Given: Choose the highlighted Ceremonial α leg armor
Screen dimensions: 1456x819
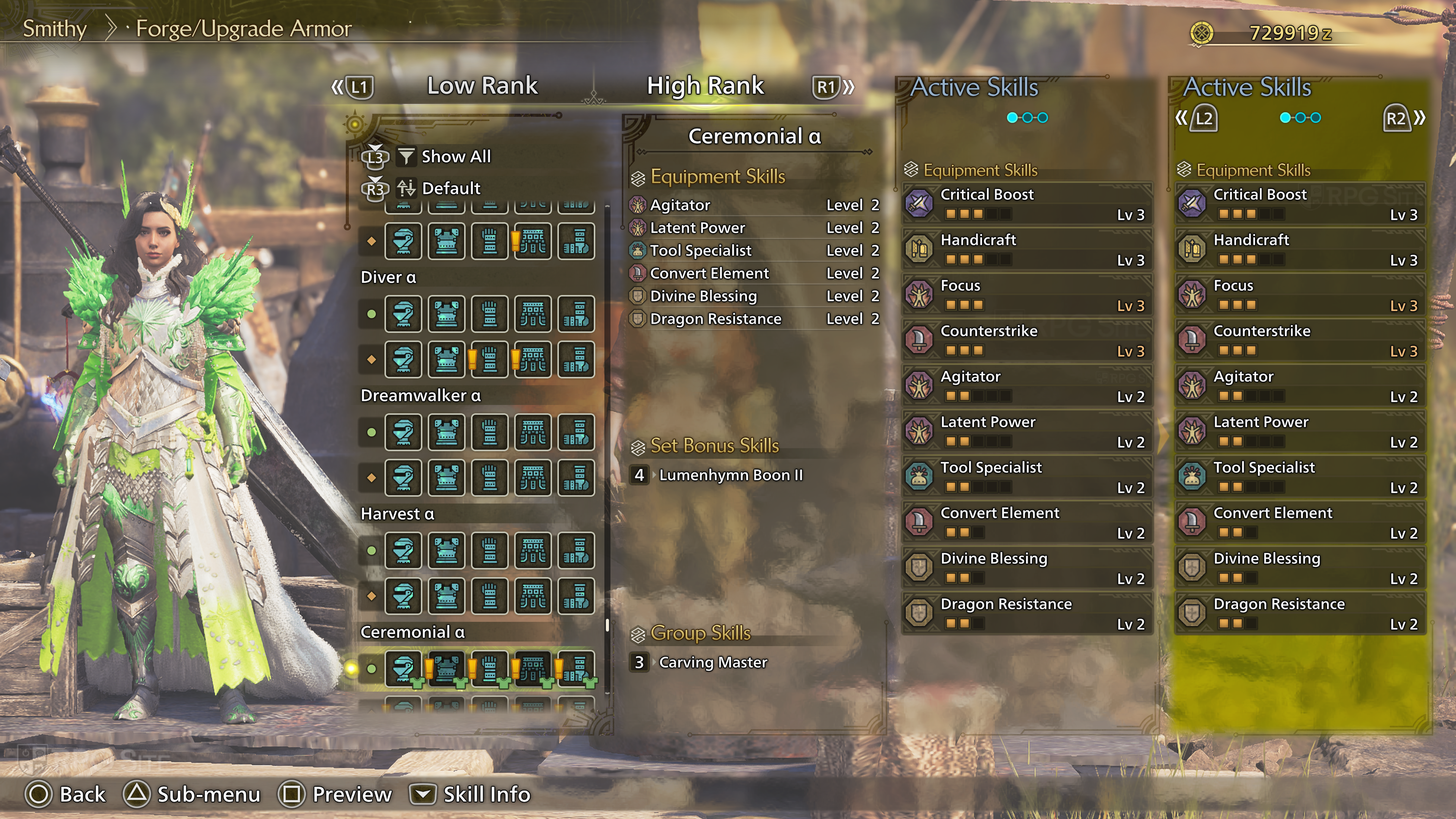Looking at the screenshot, I should click(x=576, y=668).
